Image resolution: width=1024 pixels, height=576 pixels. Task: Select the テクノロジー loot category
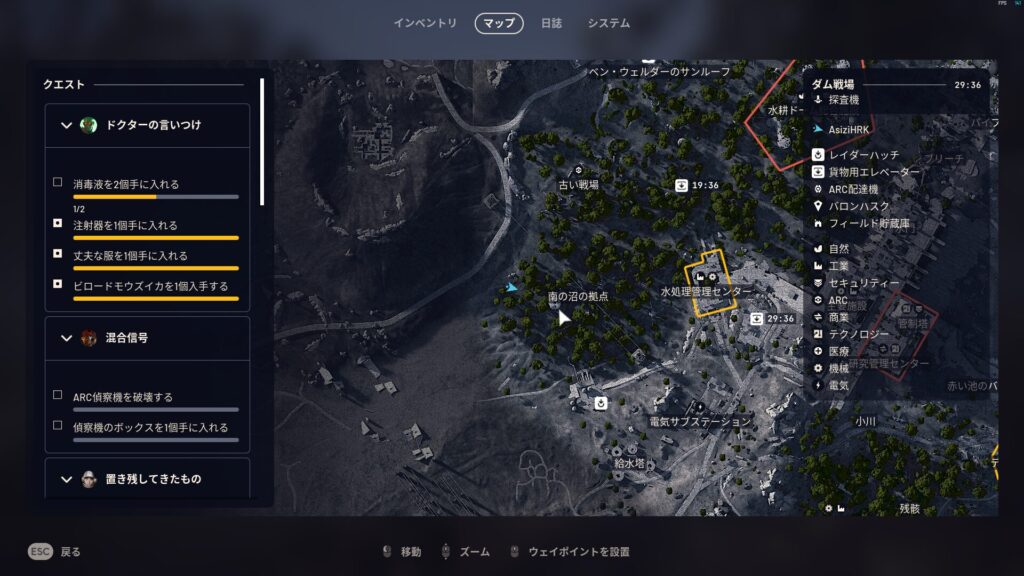[860, 333]
